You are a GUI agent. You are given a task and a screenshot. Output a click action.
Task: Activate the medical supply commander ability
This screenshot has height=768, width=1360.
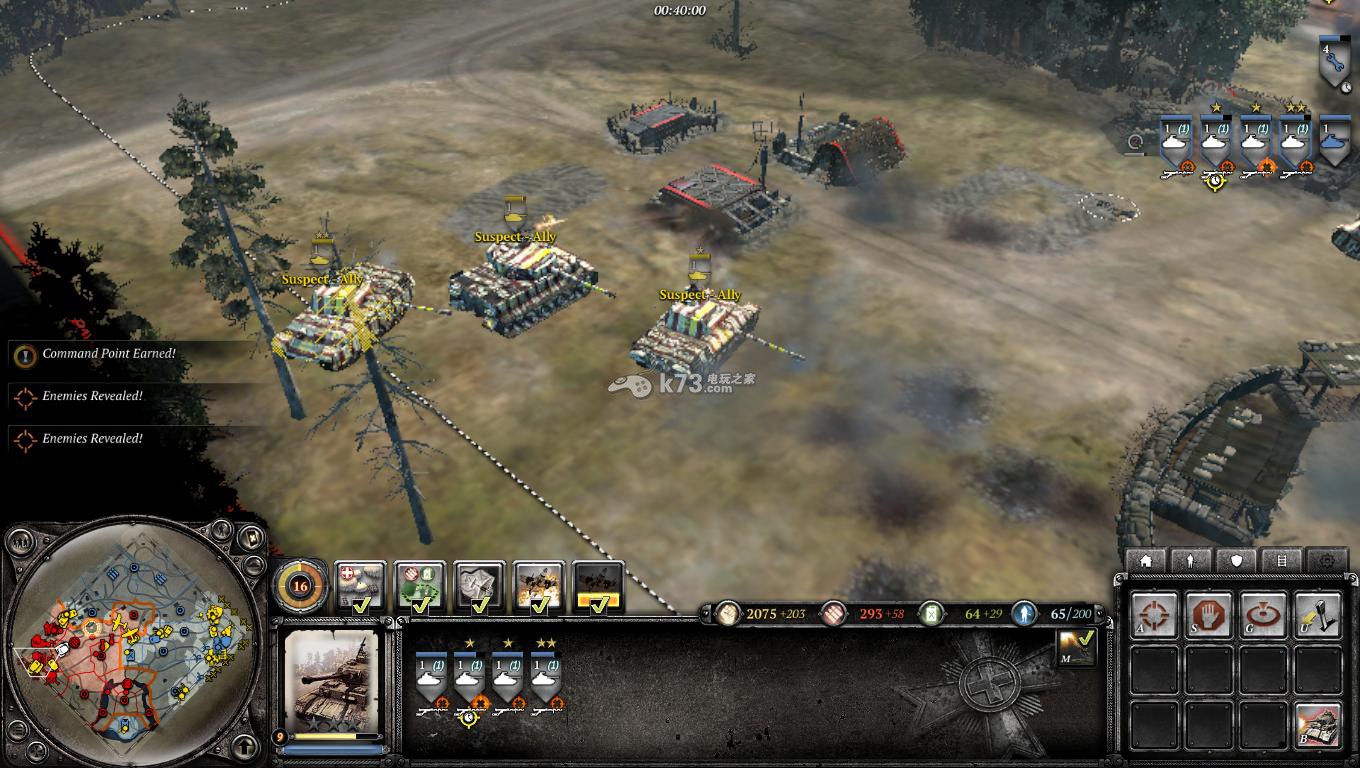point(360,586)
